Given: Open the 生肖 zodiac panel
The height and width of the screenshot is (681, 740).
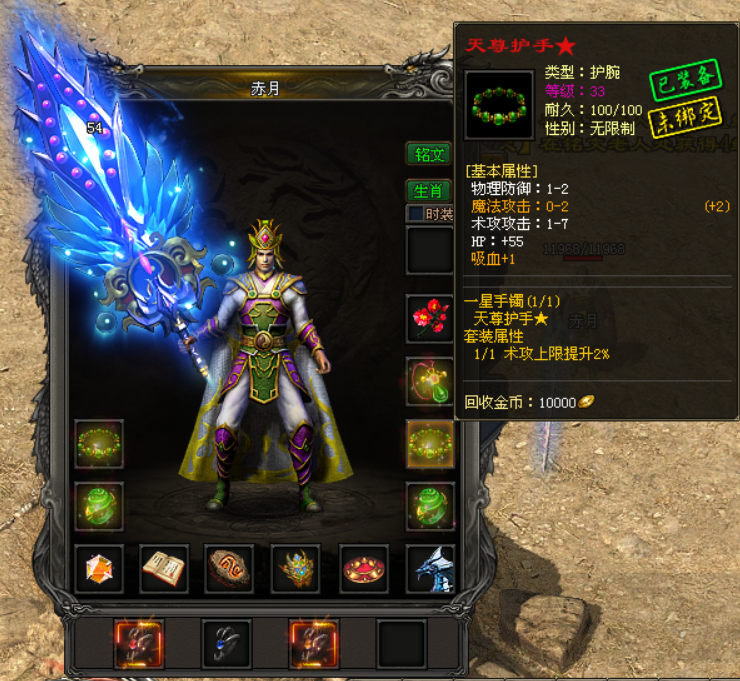Looking at the screenshot, I should [x=428, y=190].
